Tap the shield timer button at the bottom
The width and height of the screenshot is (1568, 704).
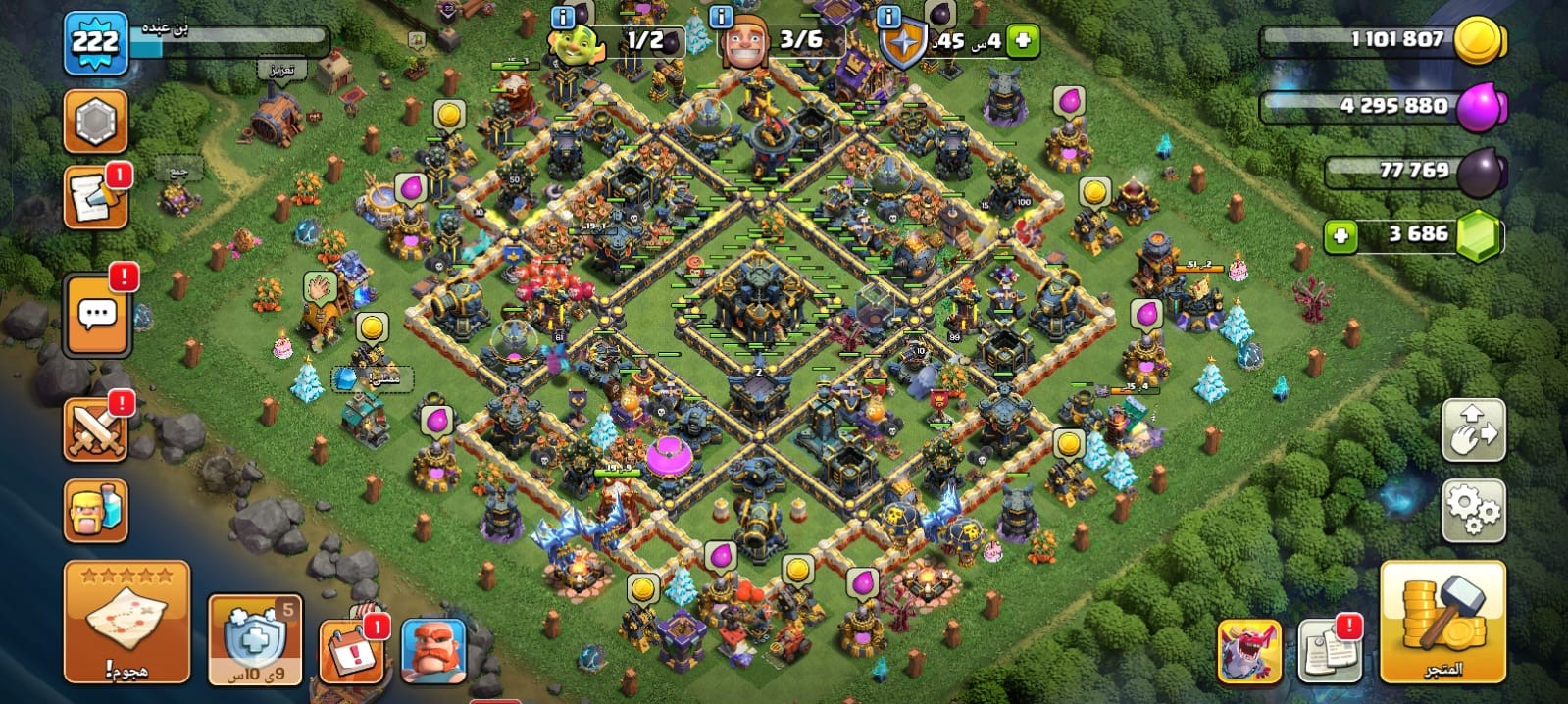255,639
